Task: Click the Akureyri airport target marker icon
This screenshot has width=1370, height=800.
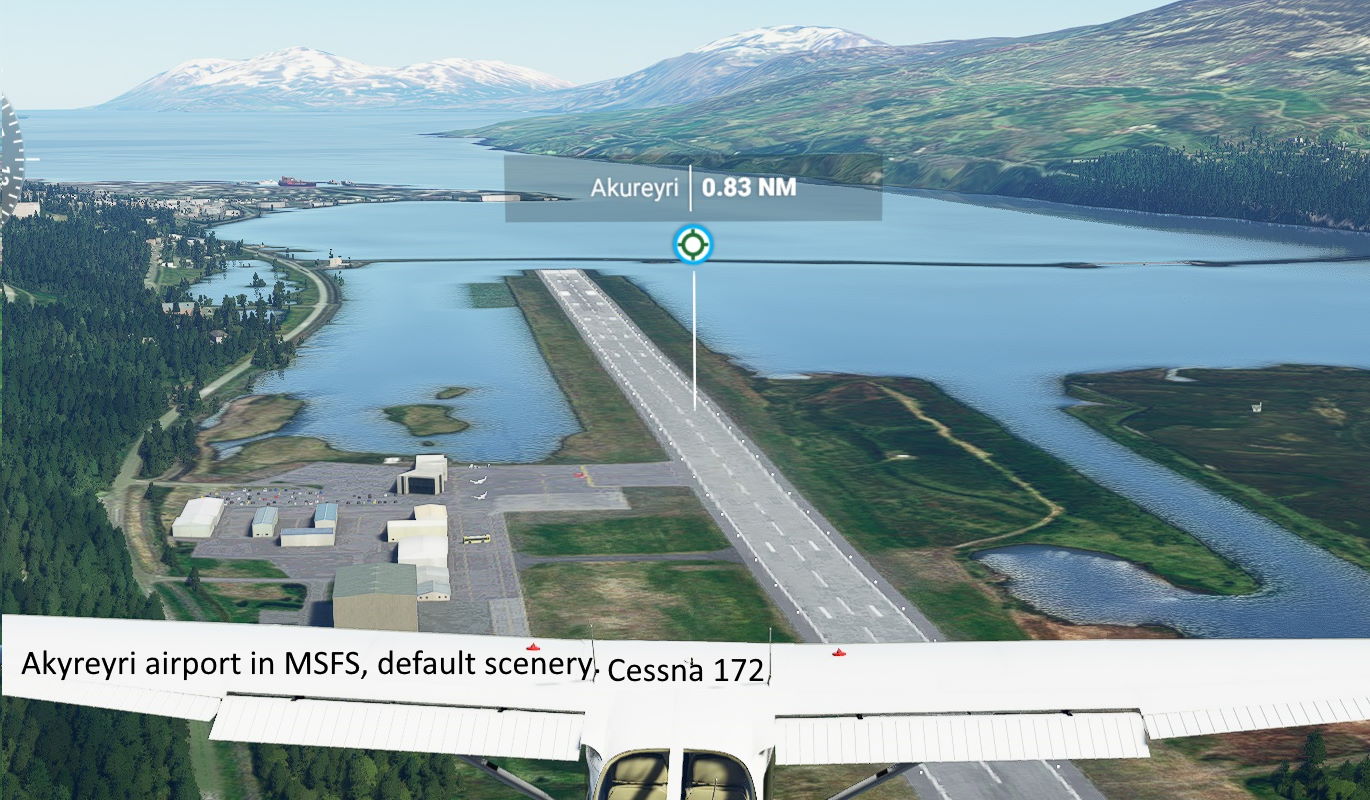Action: (x=693, y=244)
